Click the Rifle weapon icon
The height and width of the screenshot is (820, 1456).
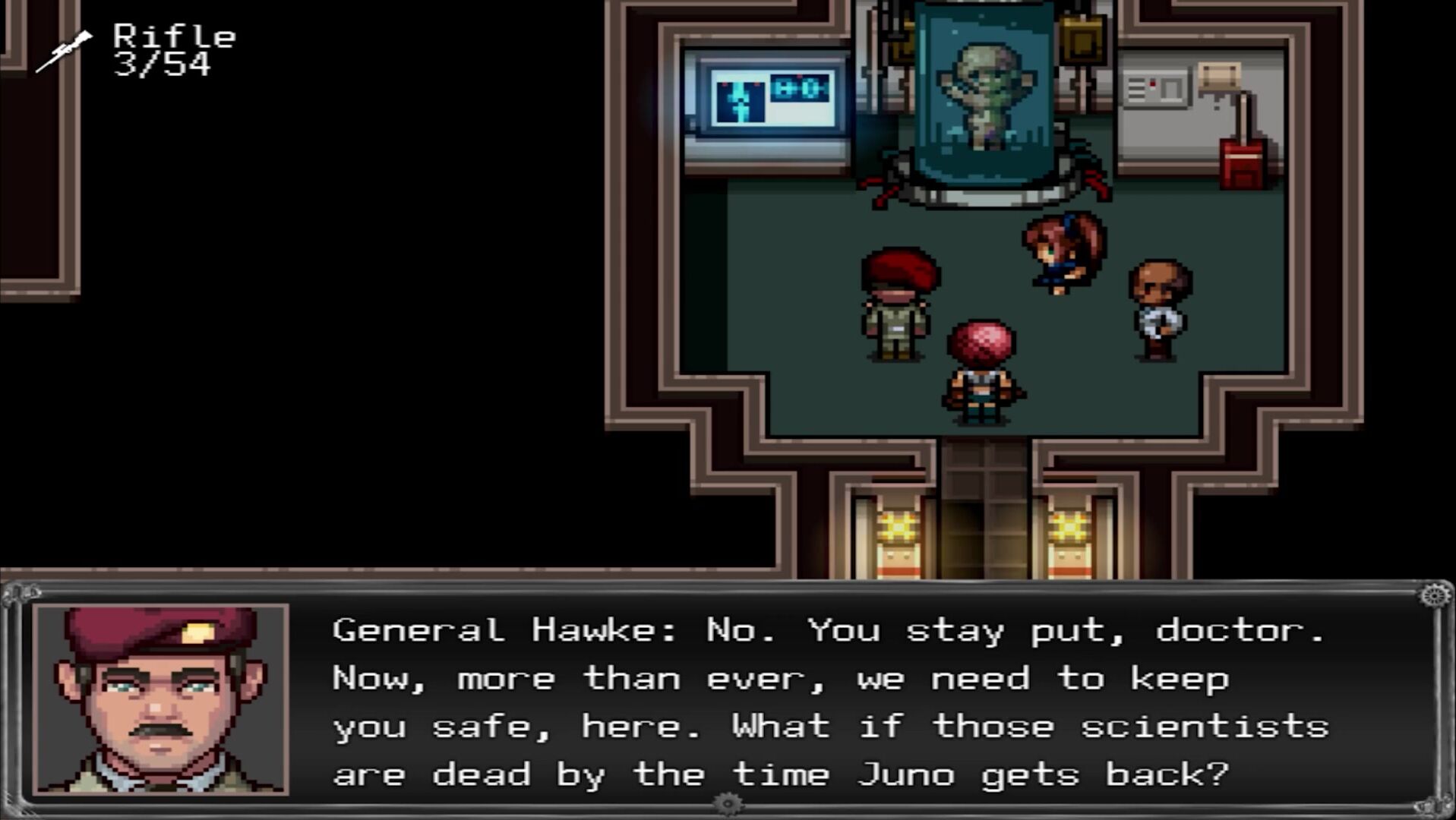[x=64, y=52]
